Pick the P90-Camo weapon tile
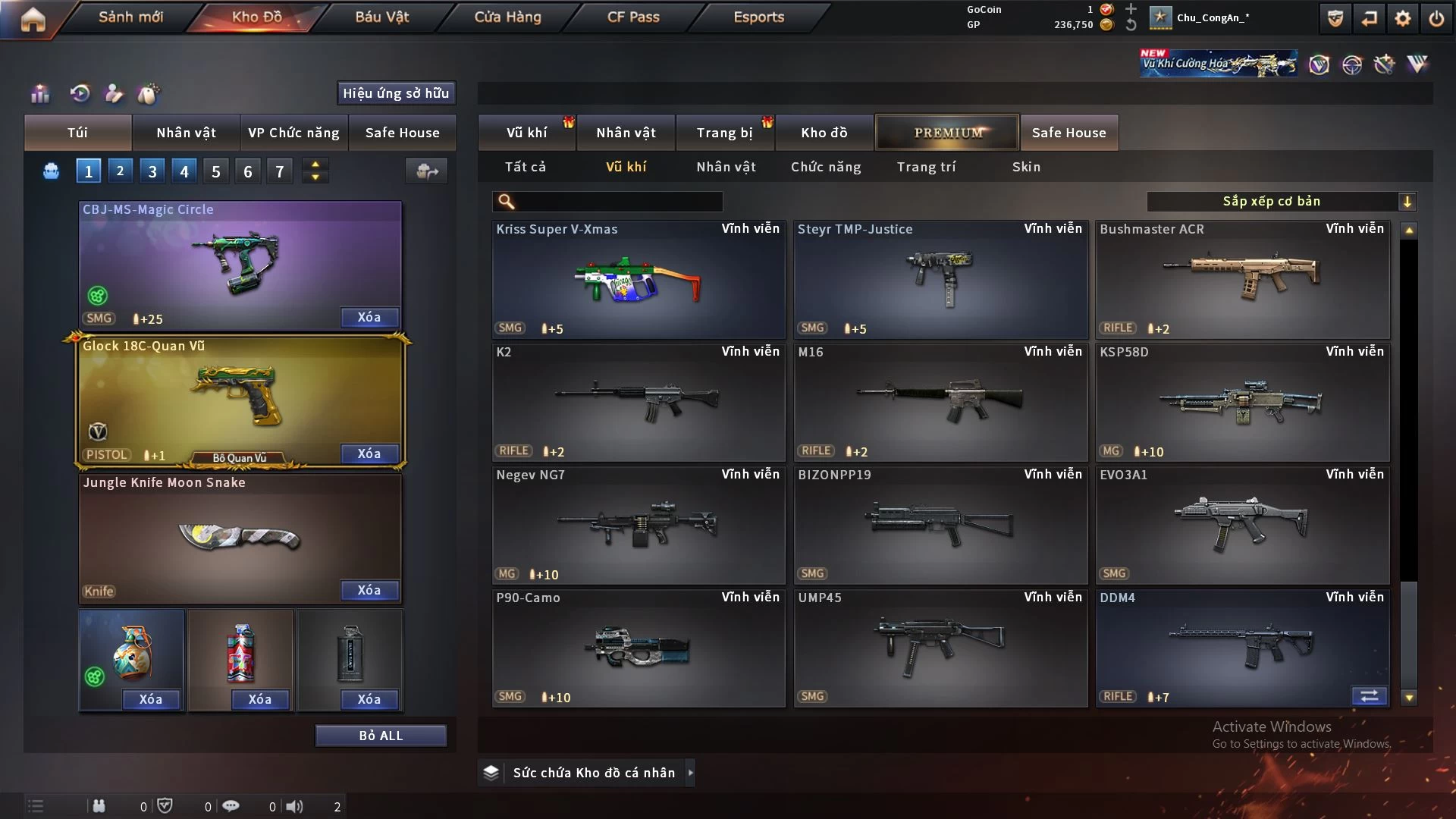The width and height of the screenshot is (1456, 819). click(639, 648)
